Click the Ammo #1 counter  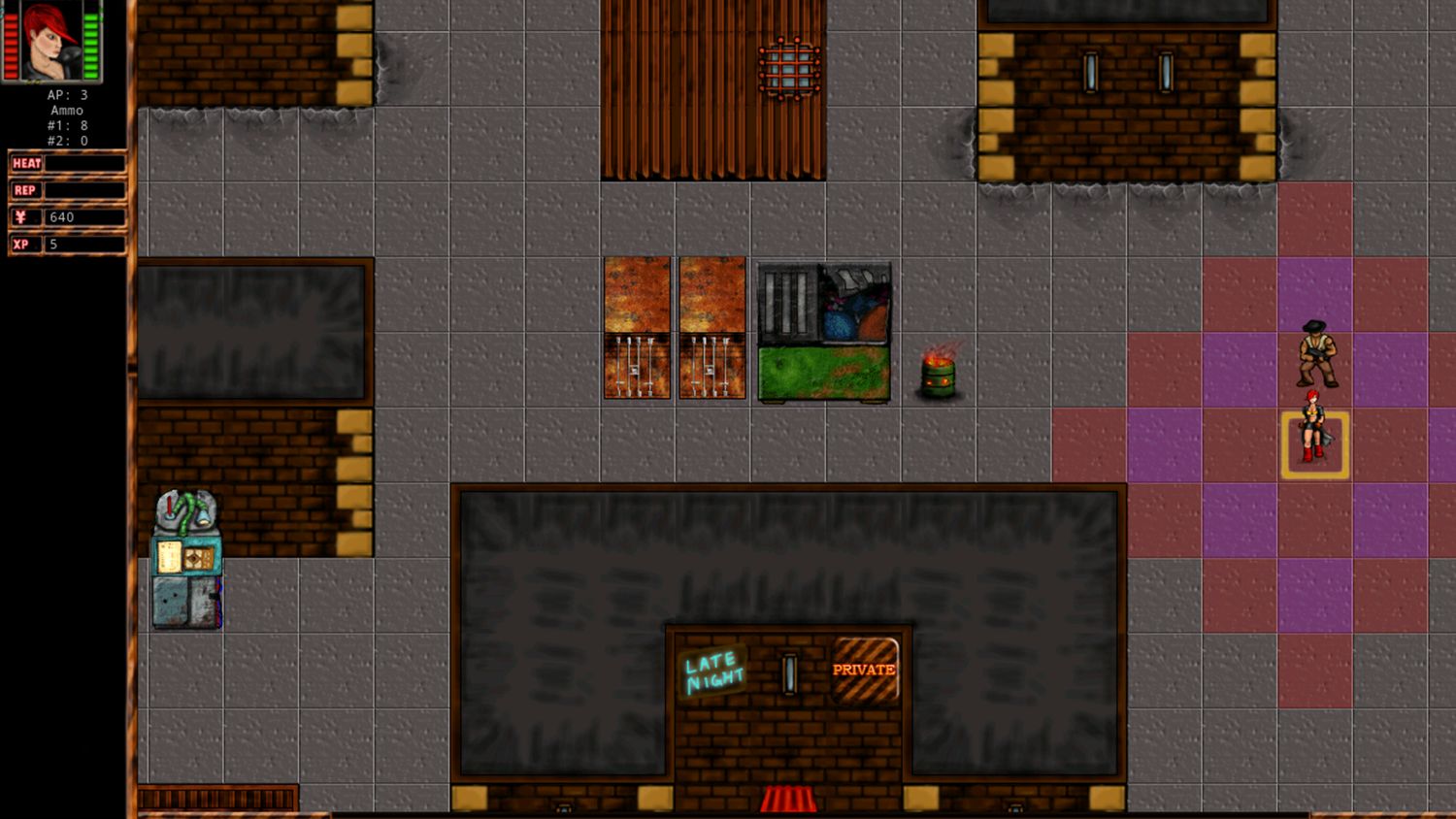tap(68, 124)
